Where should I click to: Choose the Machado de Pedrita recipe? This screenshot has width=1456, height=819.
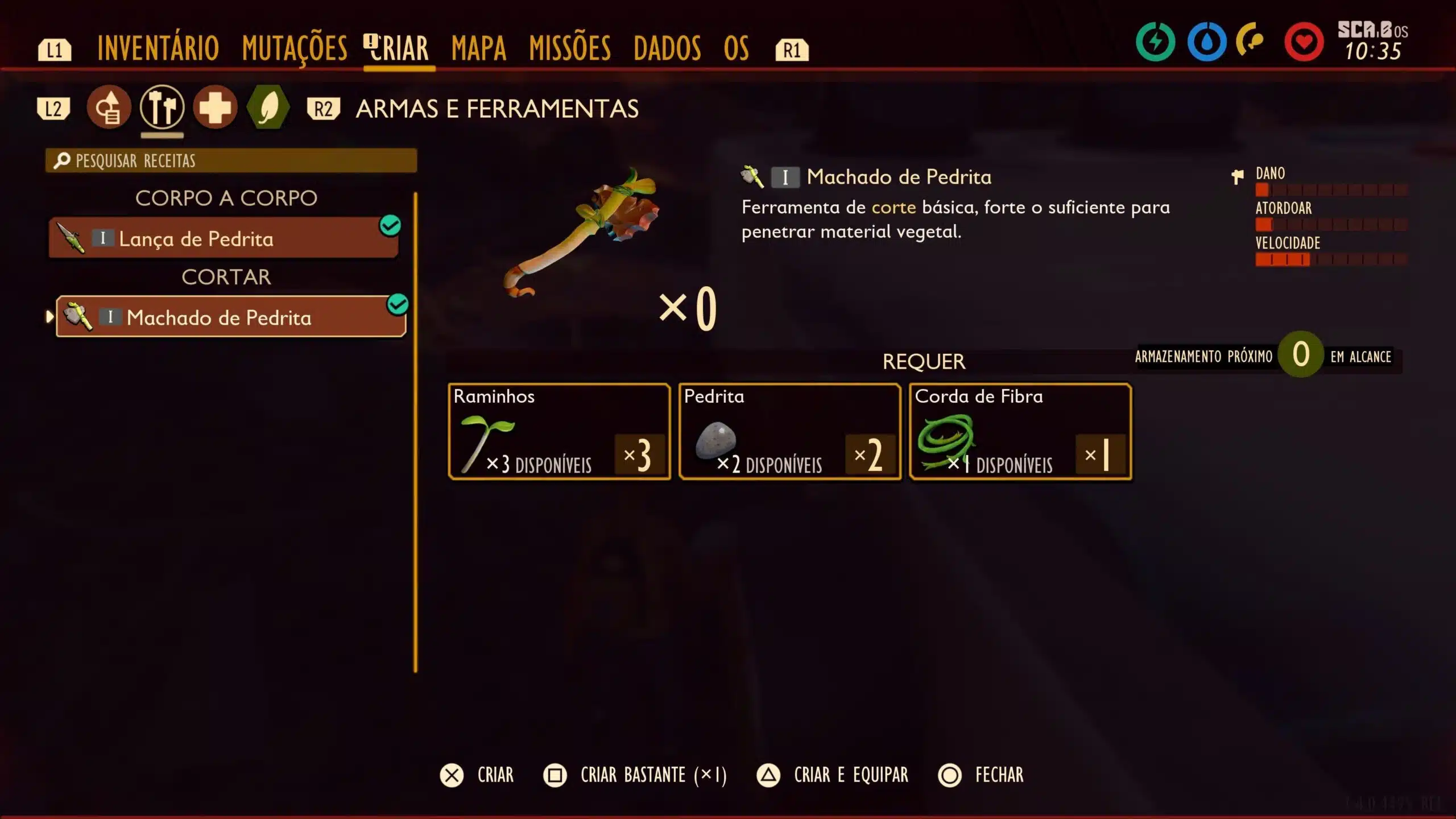(x=231, y=317)
